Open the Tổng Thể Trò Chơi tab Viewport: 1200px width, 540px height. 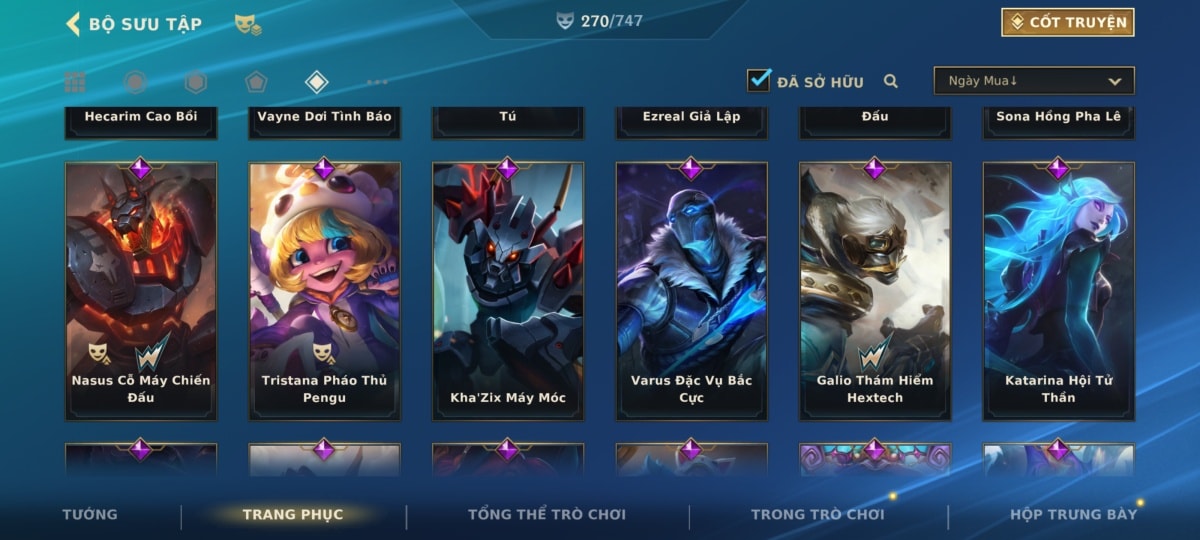[547, 515]
